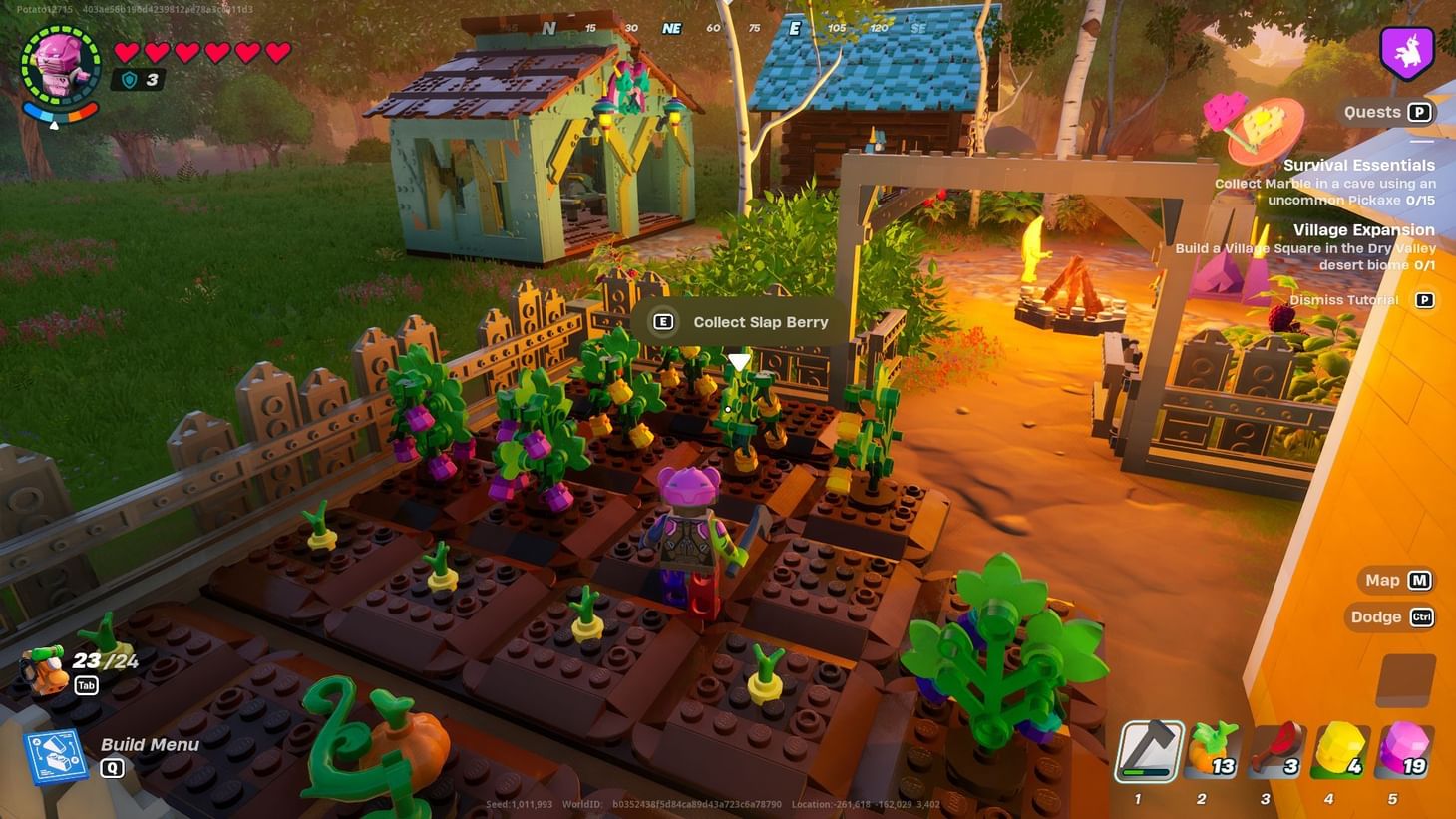Viewport: 1456px width, 819px height.
Task: Activate the Dodge control
Action: point(1391,617)
